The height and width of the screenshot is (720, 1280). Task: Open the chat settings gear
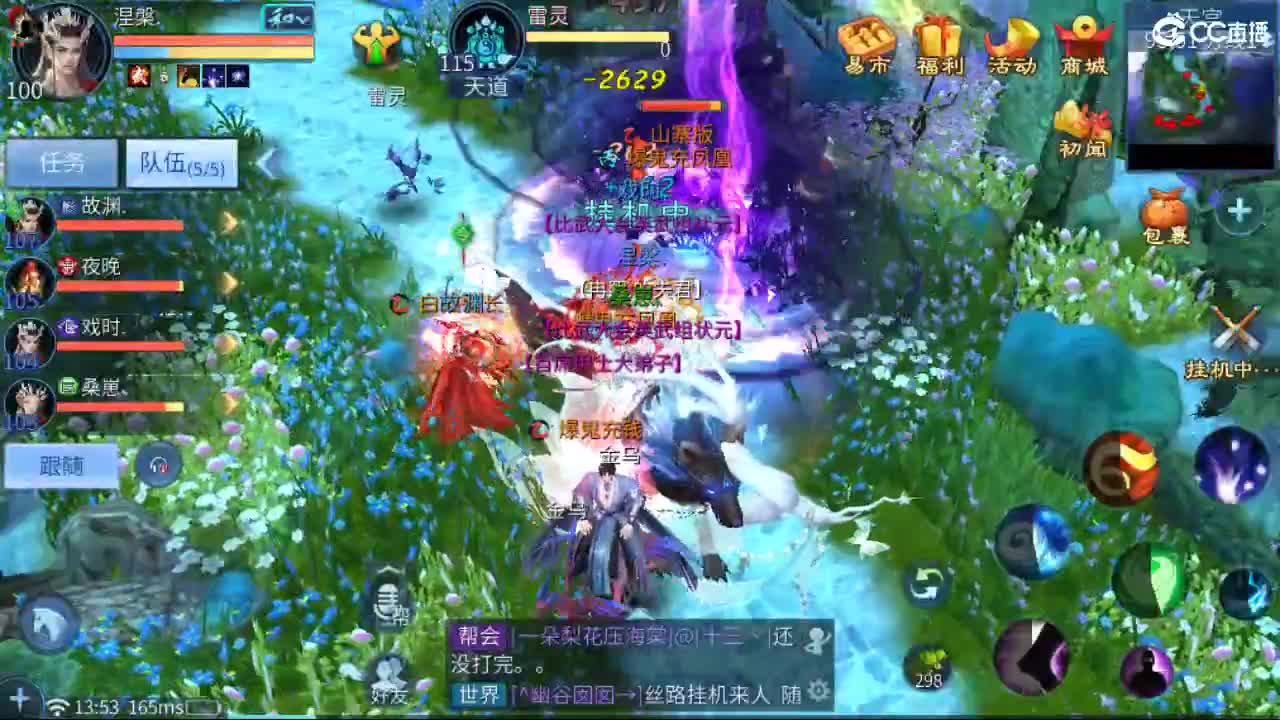point(817,690)
